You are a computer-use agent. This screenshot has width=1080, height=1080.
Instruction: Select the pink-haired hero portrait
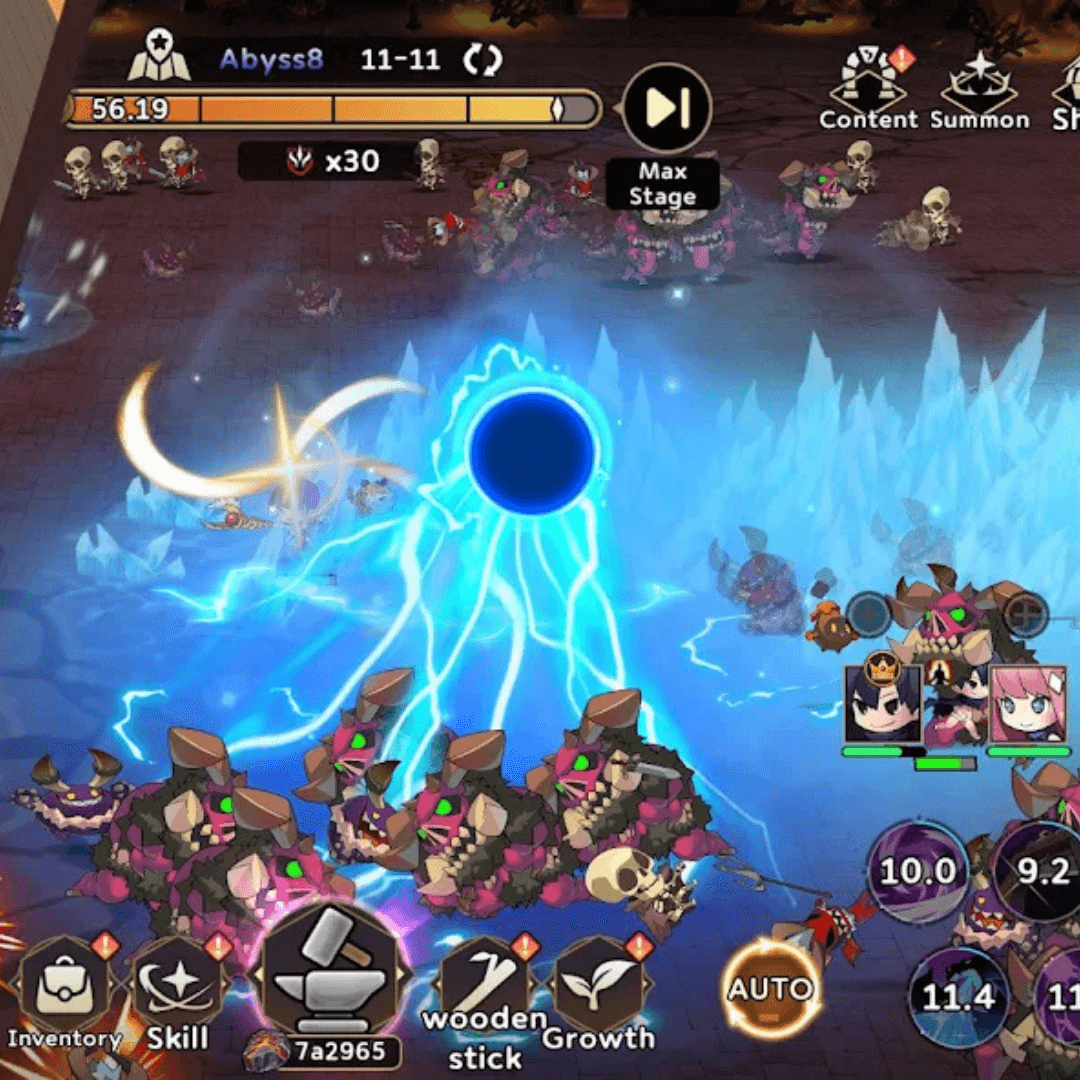(x=1028, y=703)
